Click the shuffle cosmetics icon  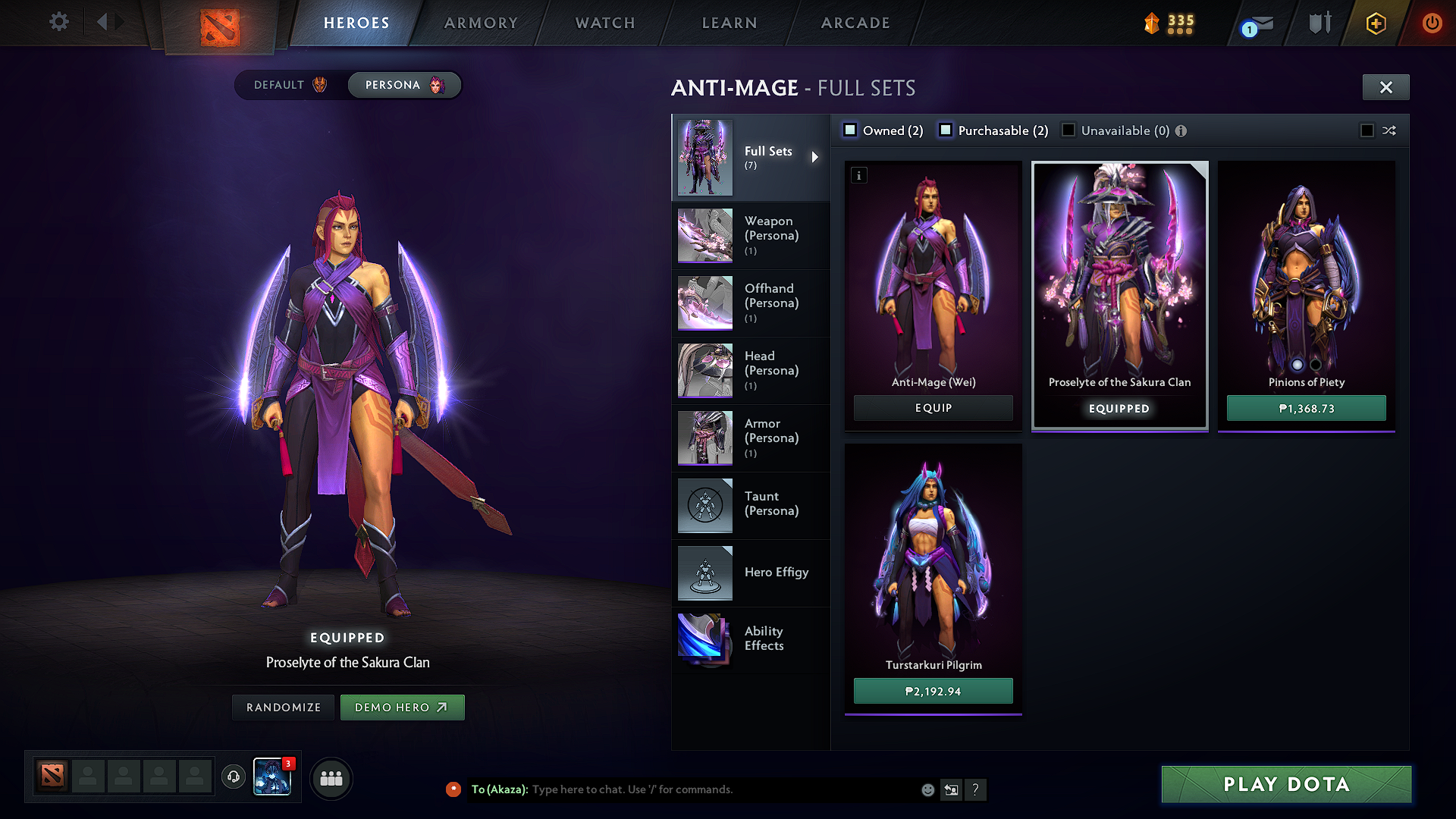(x=1390, y=130)
